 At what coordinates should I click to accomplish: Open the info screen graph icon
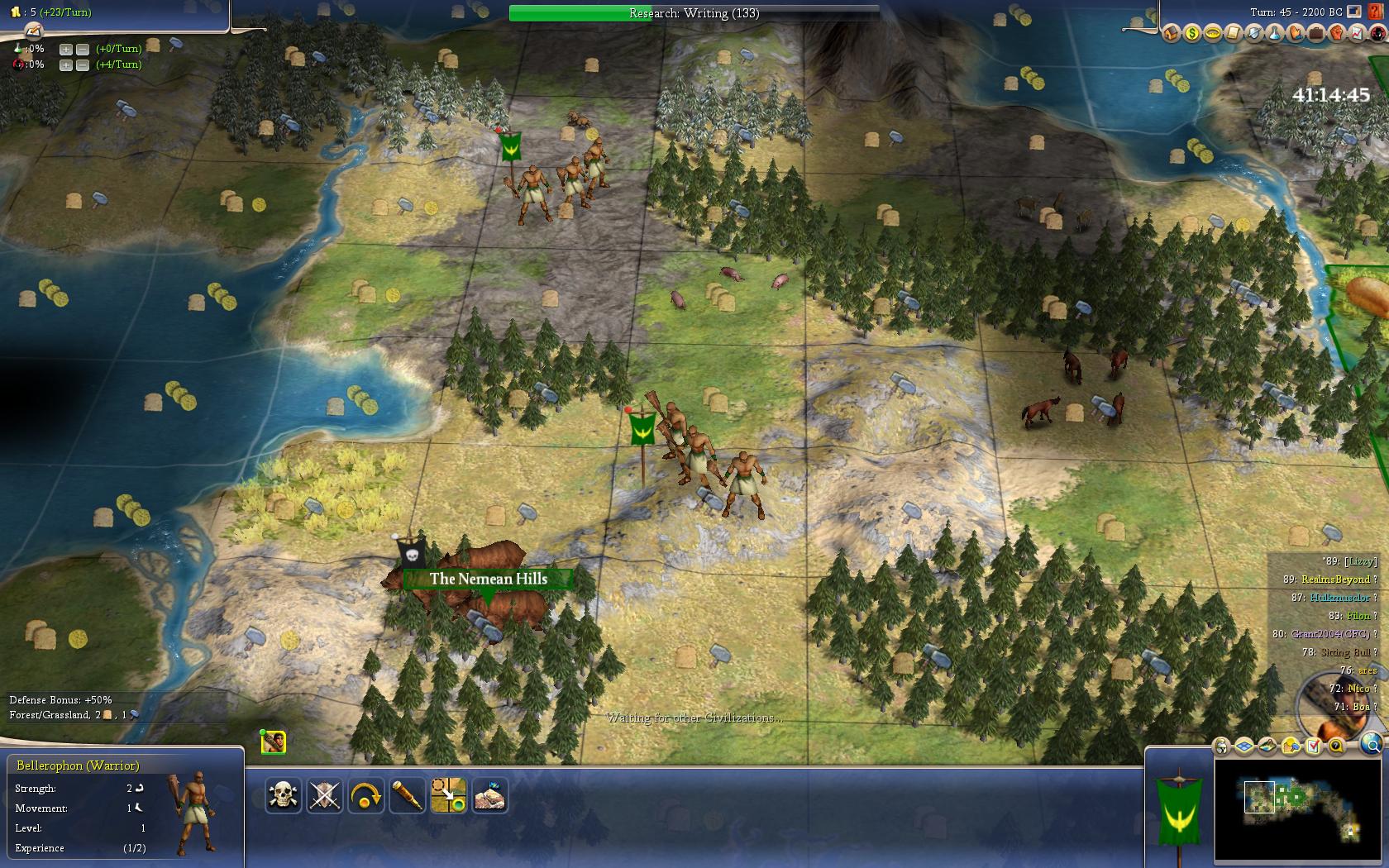(1357, 33)
